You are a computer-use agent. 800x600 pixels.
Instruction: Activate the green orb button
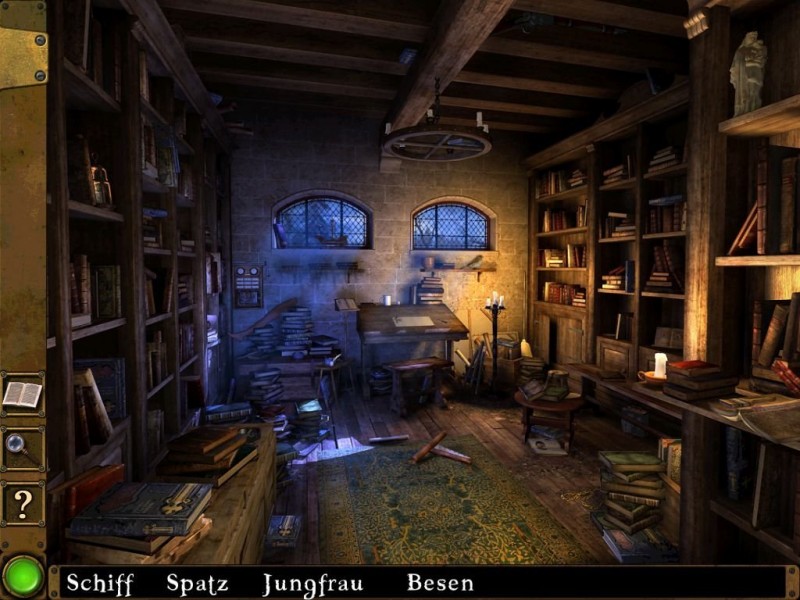[x=22, y=576]
